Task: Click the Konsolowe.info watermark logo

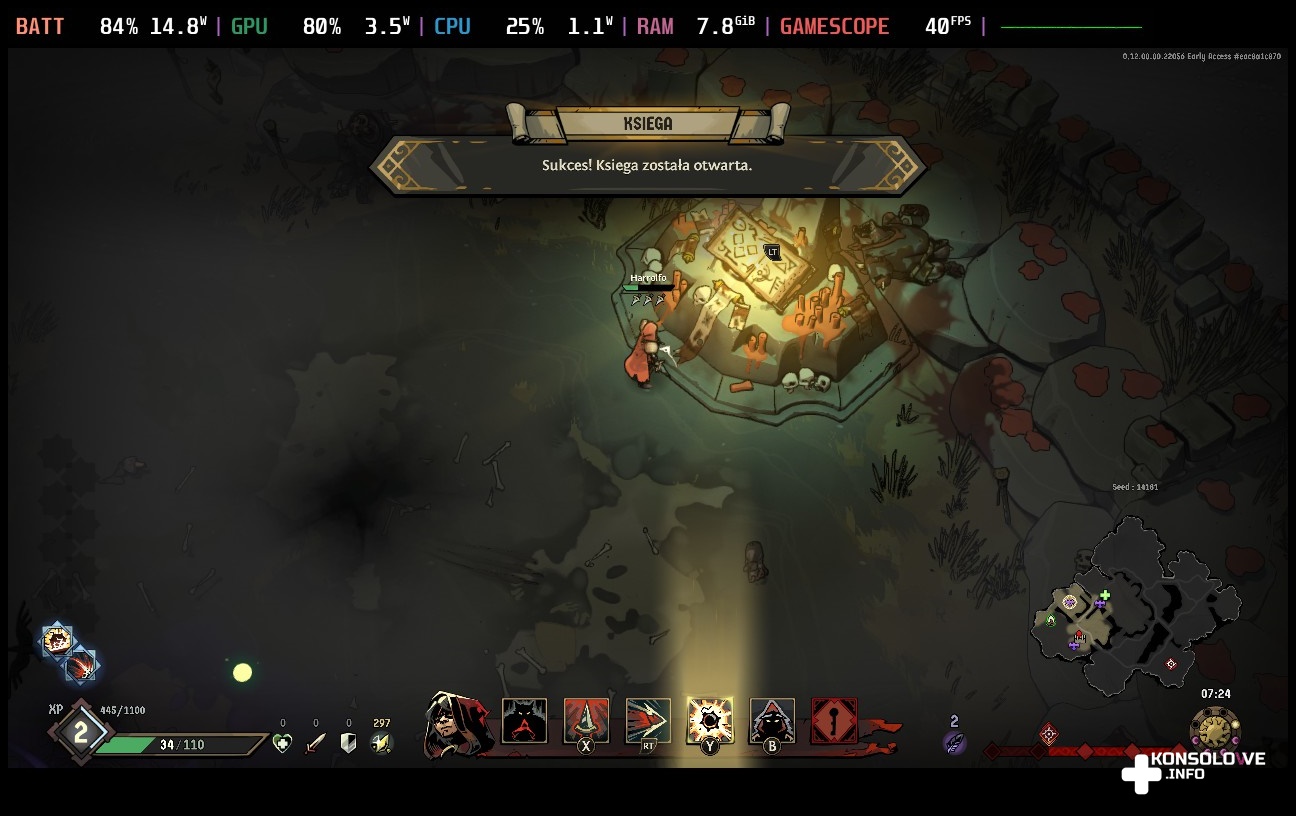Action: pyautogui.click(x=1193, y=769)
